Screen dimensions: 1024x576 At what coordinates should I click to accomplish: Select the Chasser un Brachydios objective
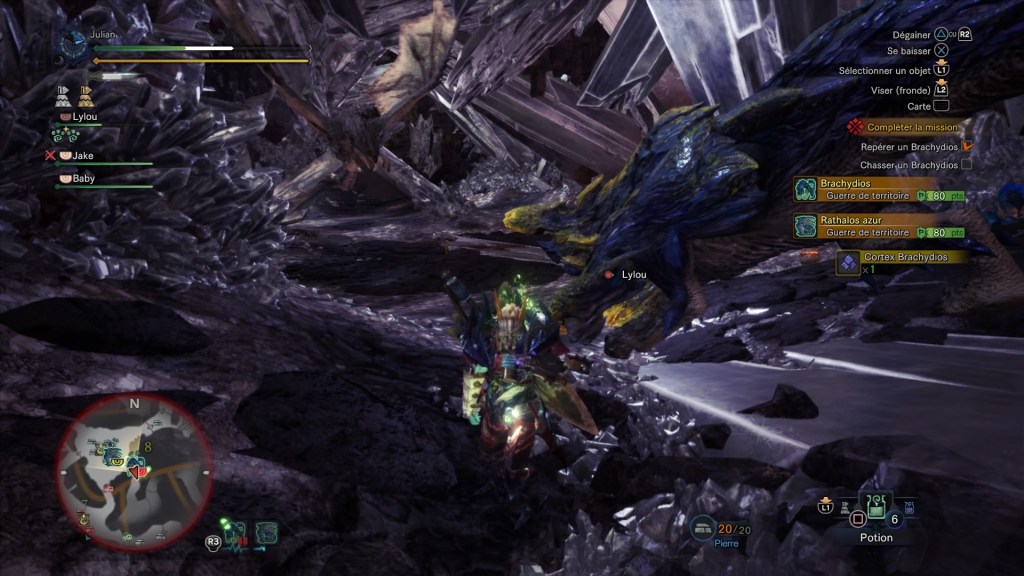click(x=908, y=165)
